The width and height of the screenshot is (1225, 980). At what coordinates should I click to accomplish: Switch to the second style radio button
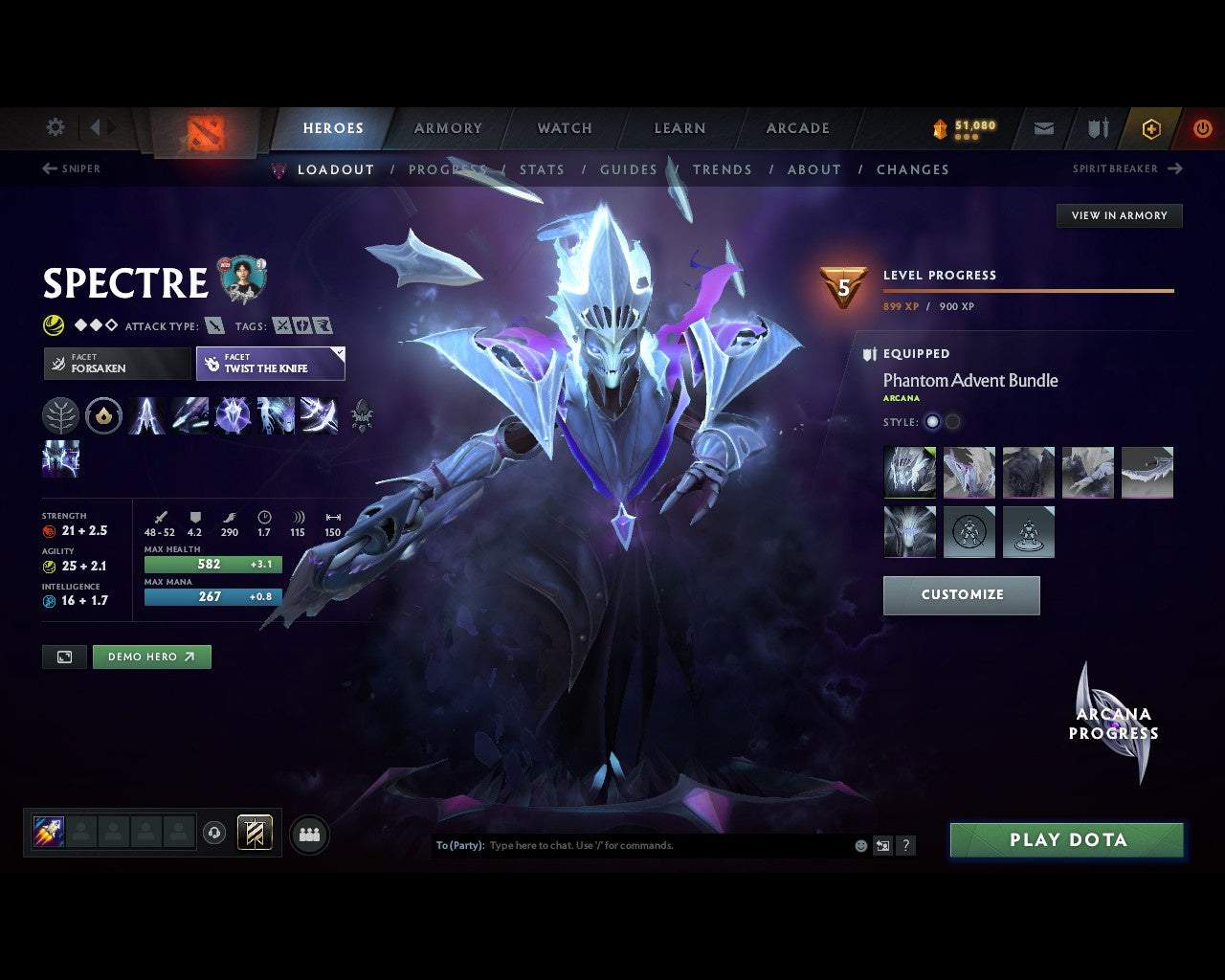[x=953, y=421]
